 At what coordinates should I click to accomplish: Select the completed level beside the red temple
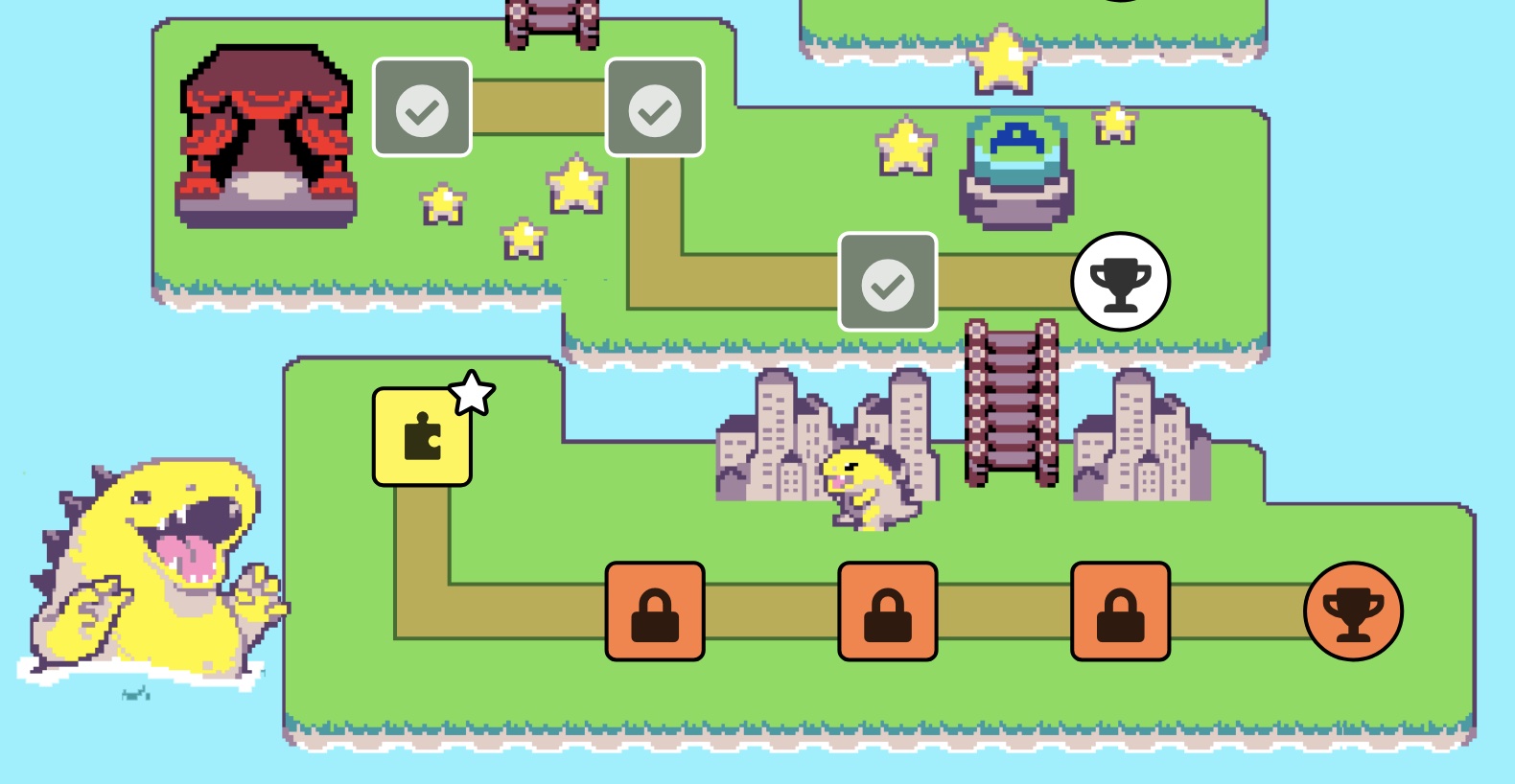[422, 107]
